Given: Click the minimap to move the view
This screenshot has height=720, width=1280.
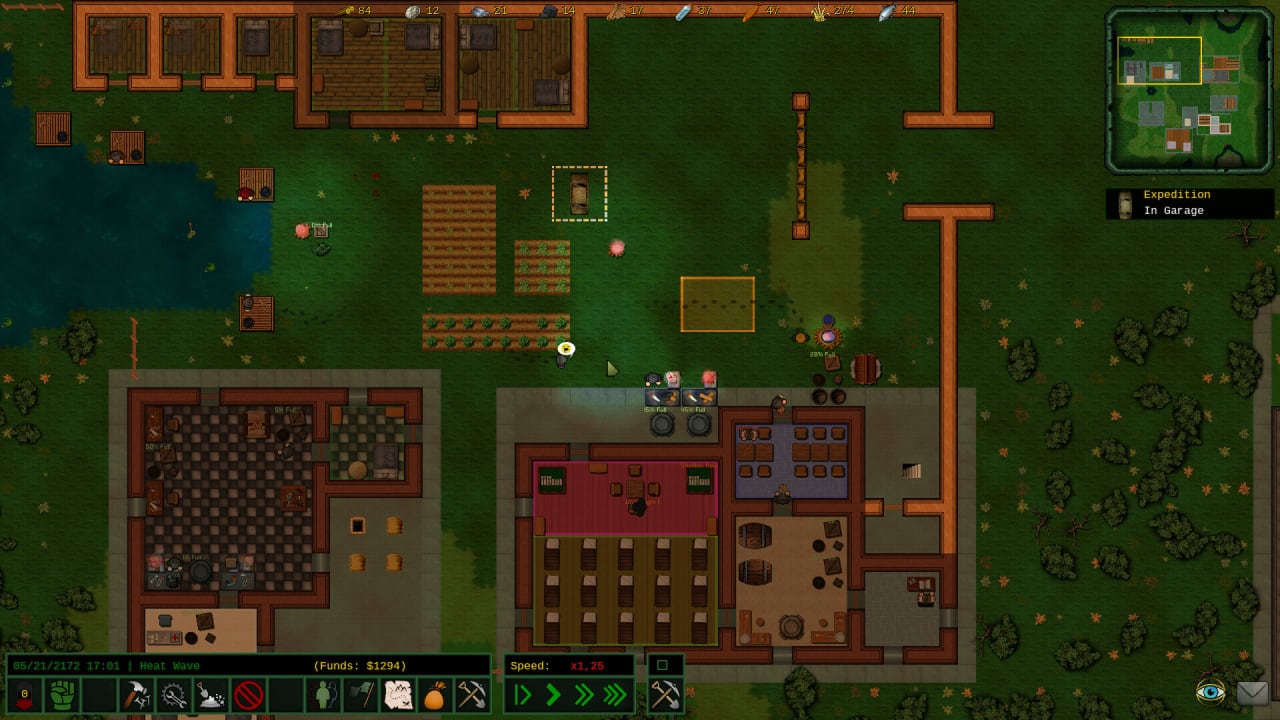Looking at the screenshot, I should pos(1188,89).
